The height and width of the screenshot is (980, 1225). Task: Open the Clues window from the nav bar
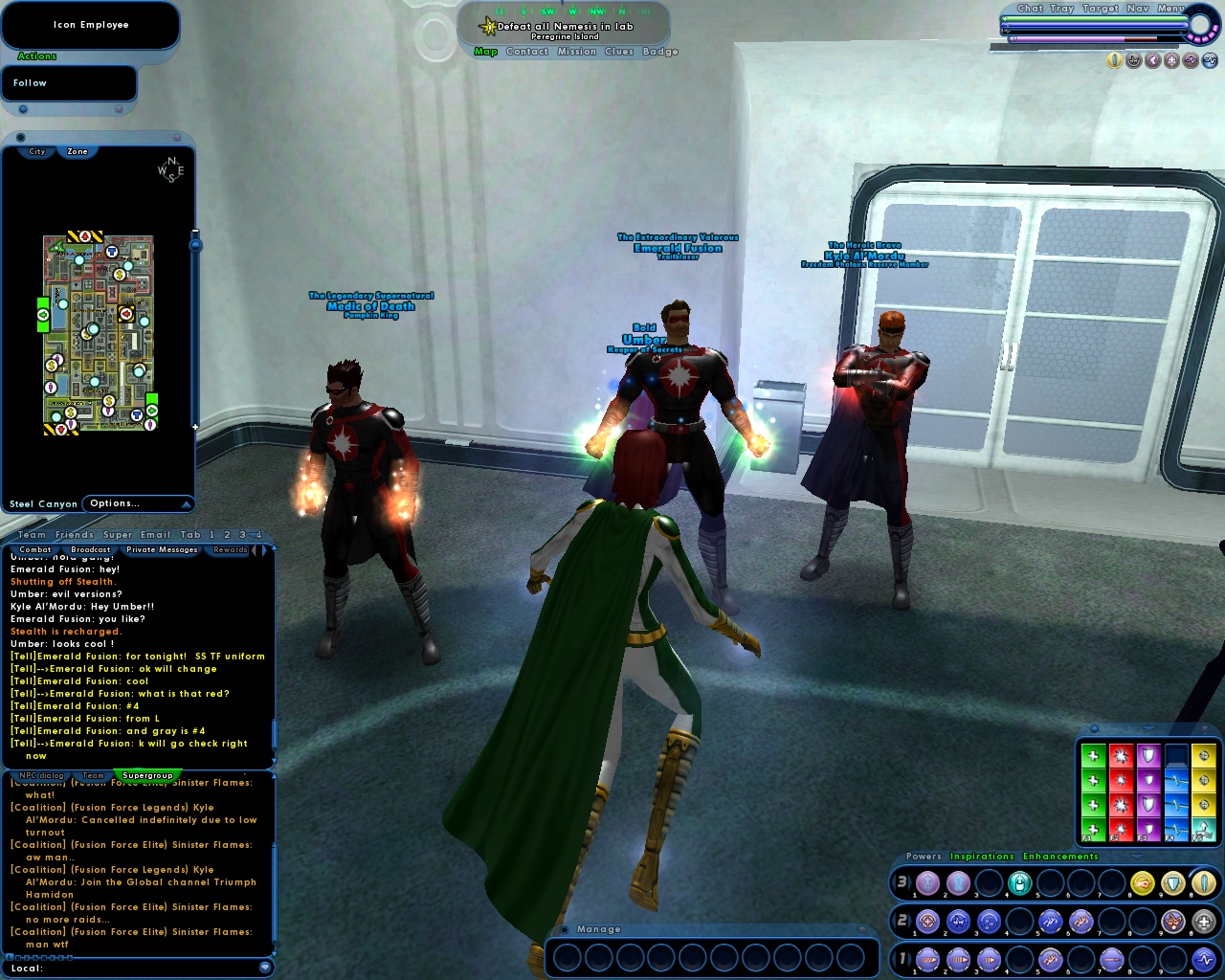point(617,52)
